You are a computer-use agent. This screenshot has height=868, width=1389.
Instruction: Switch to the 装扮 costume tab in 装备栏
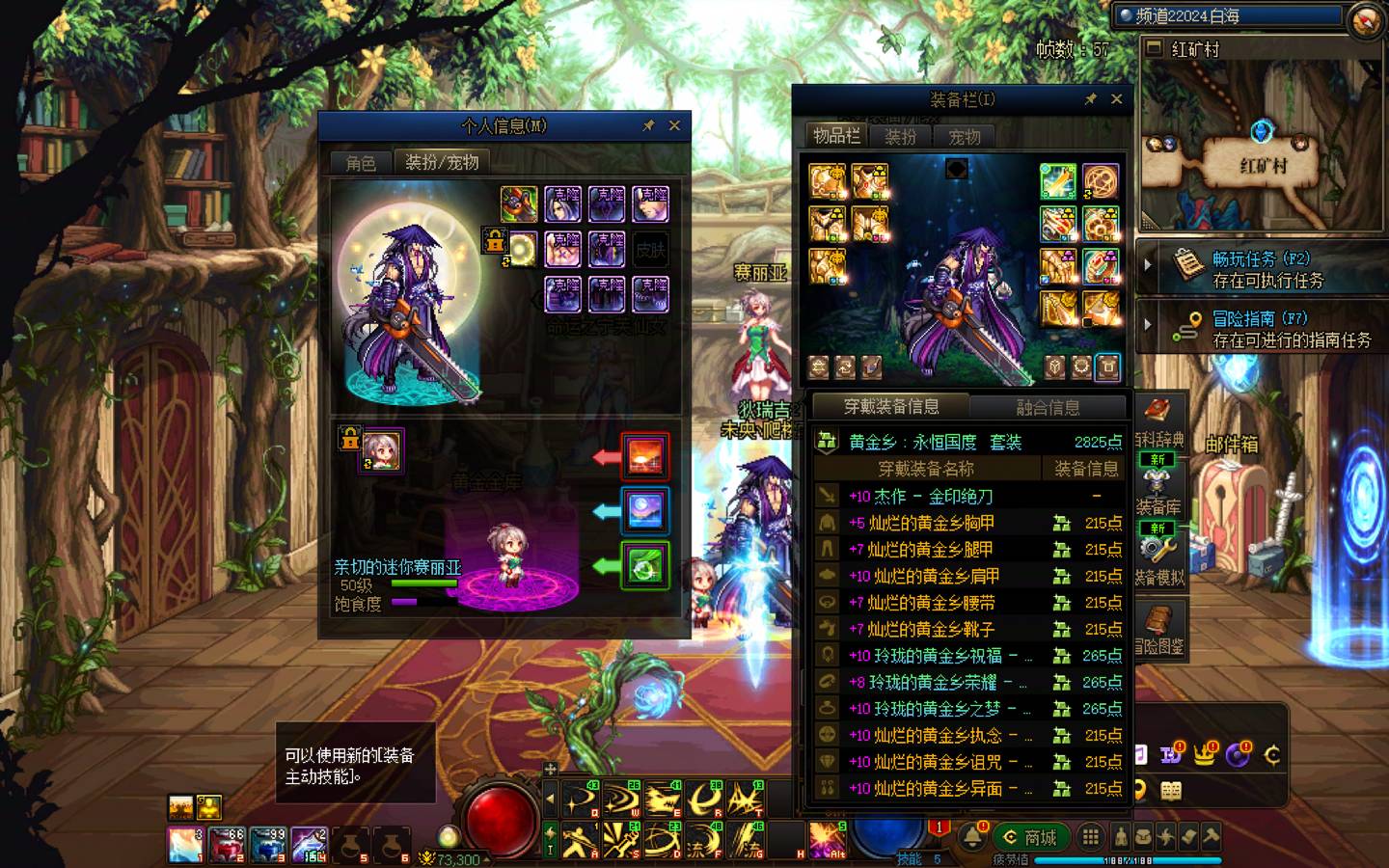coord(900,137)
